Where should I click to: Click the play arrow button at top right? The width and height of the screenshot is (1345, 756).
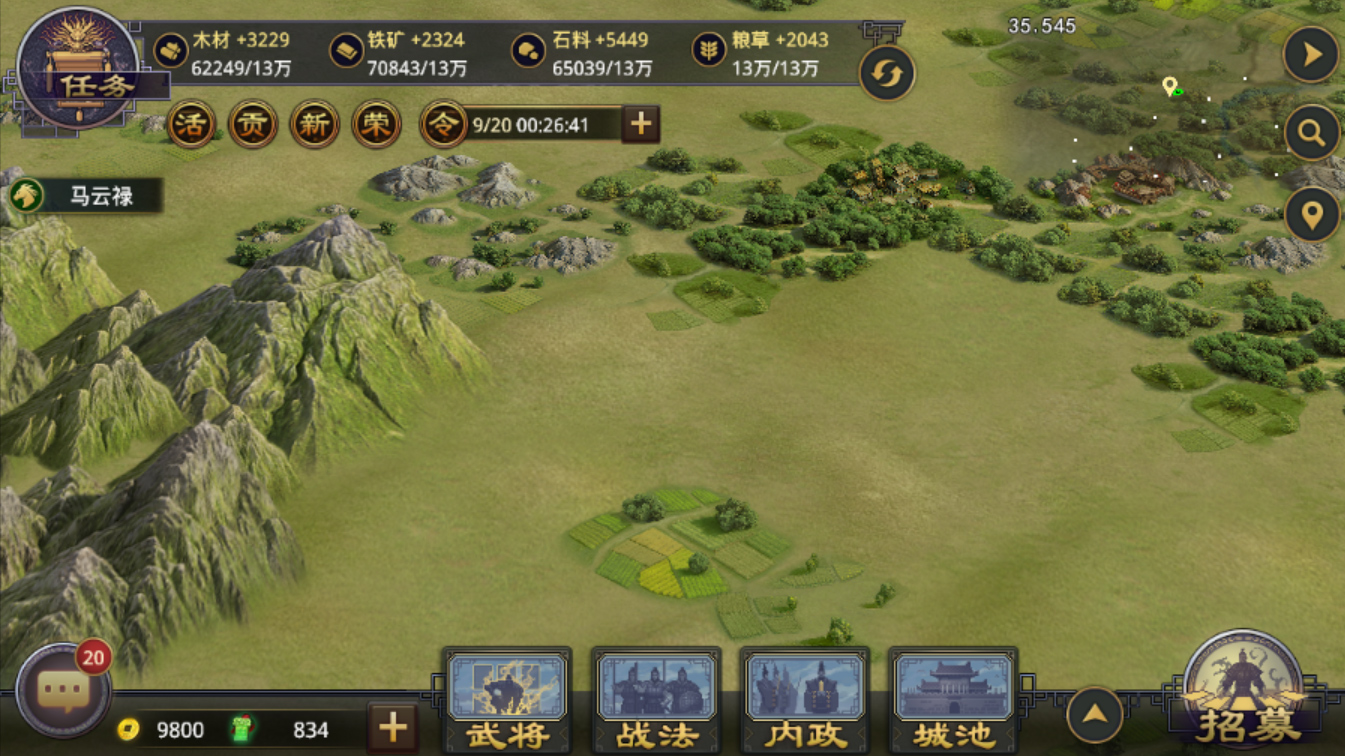[1311, 55]
